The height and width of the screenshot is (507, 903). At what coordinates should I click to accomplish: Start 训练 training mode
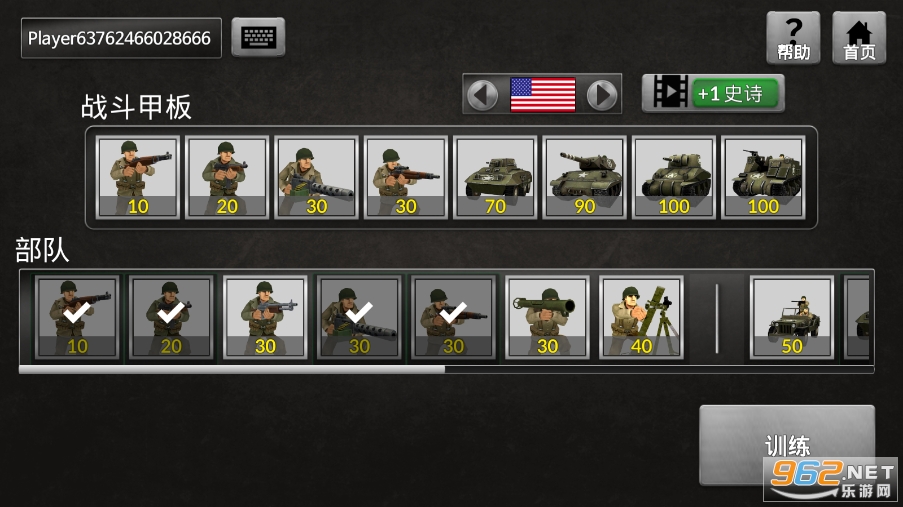[786, 445]
